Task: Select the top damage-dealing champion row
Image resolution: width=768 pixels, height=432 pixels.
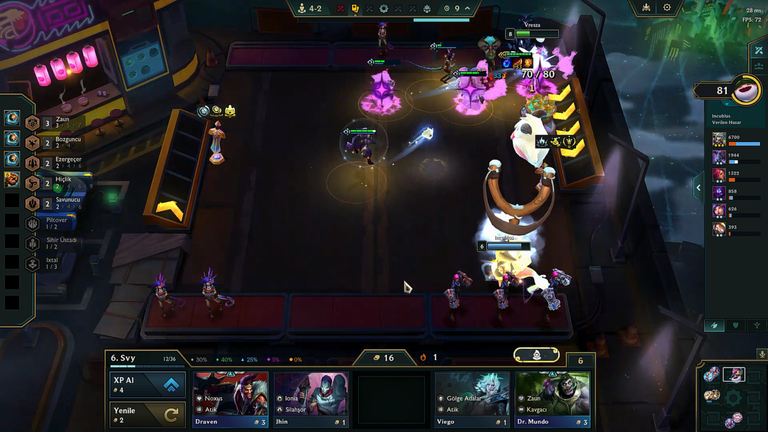Action: click(x=735, y=140)
